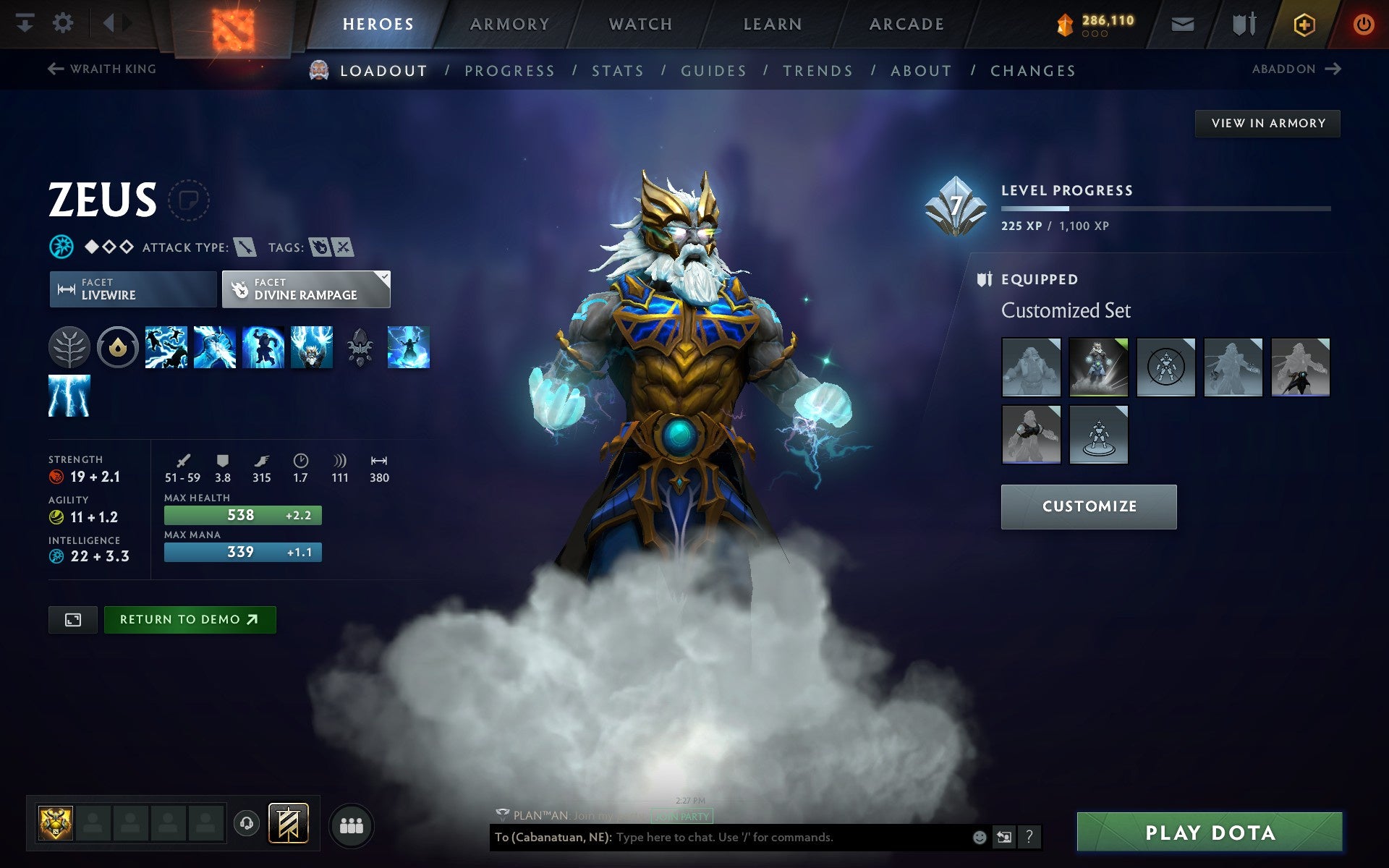This screenshot has height=868, width=1389.
Task: Open the mail notification icon
Action: point(1182,23)
